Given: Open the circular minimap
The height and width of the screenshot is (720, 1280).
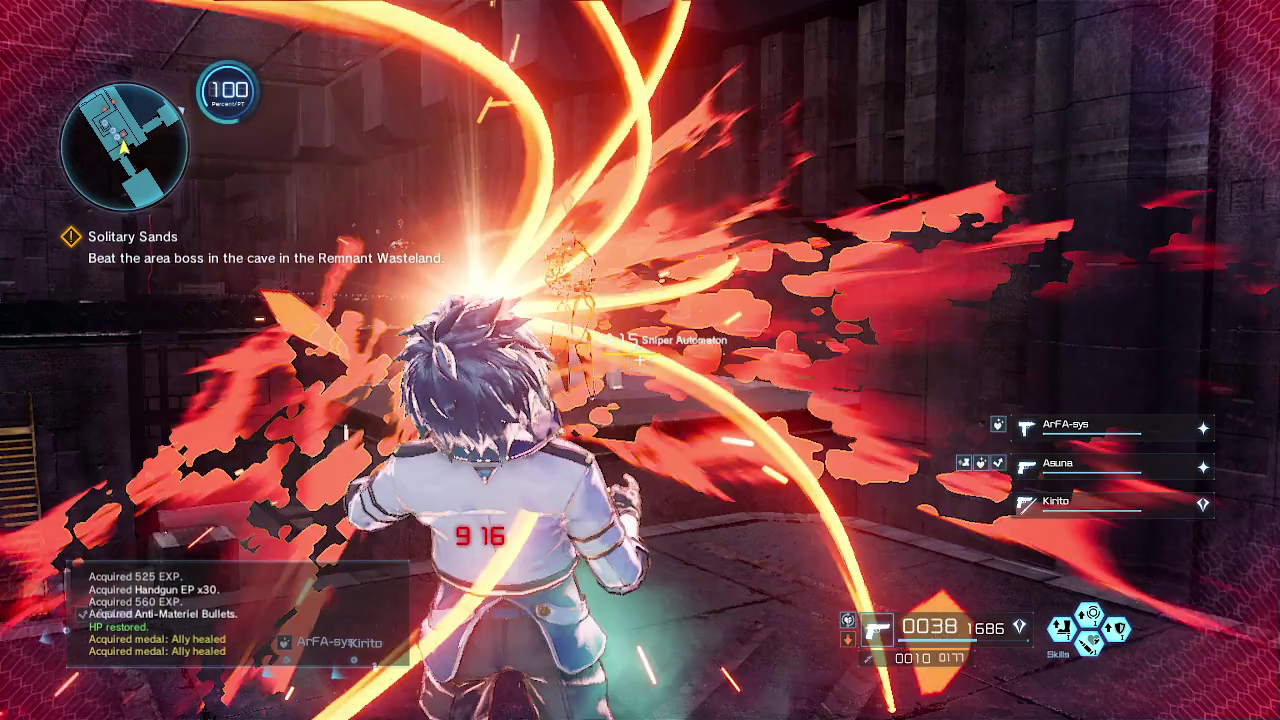Looking at the screenshot, I should [124, 146].
